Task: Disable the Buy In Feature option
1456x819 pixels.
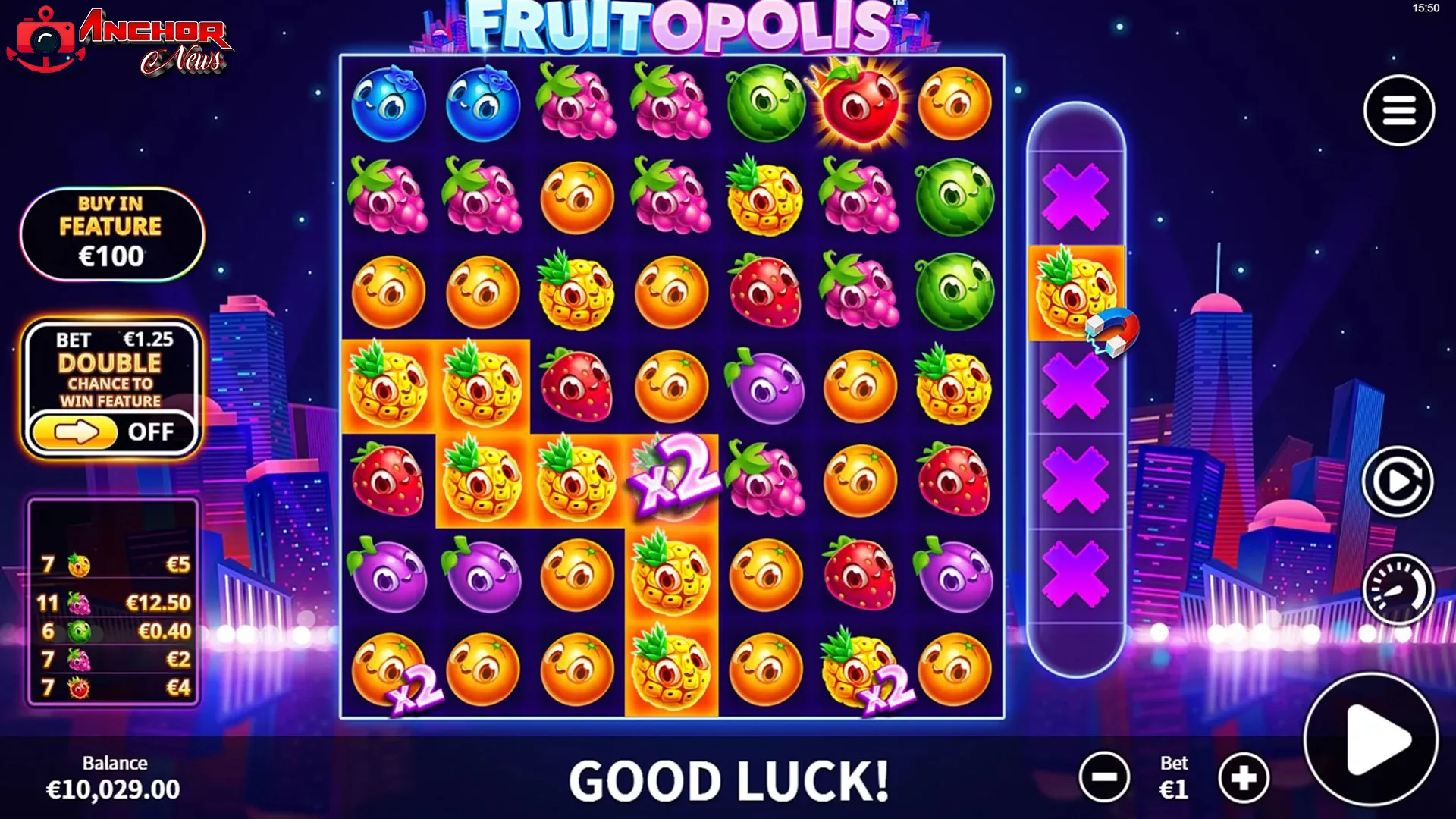Action: point(111,233)
